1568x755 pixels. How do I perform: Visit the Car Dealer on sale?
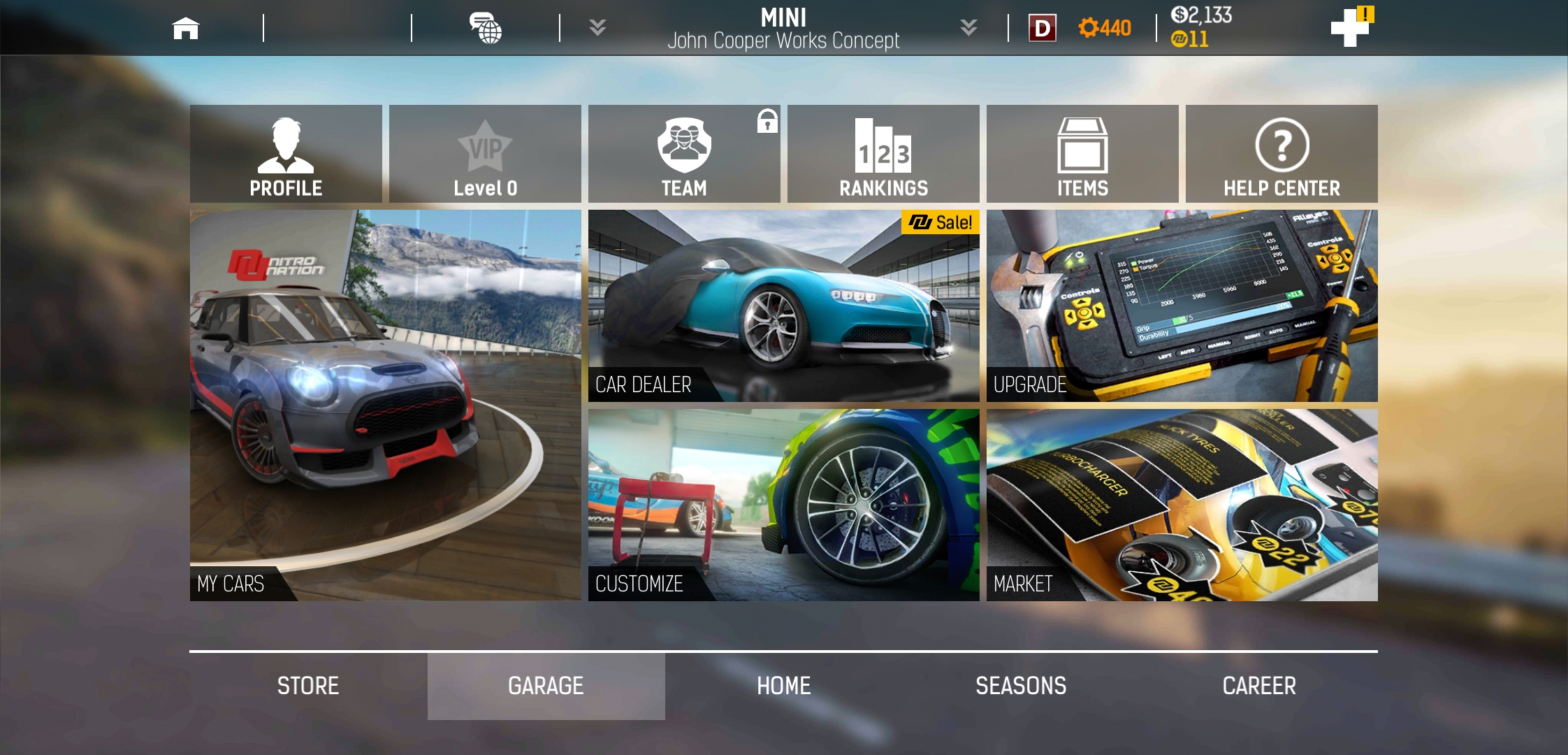783,305
